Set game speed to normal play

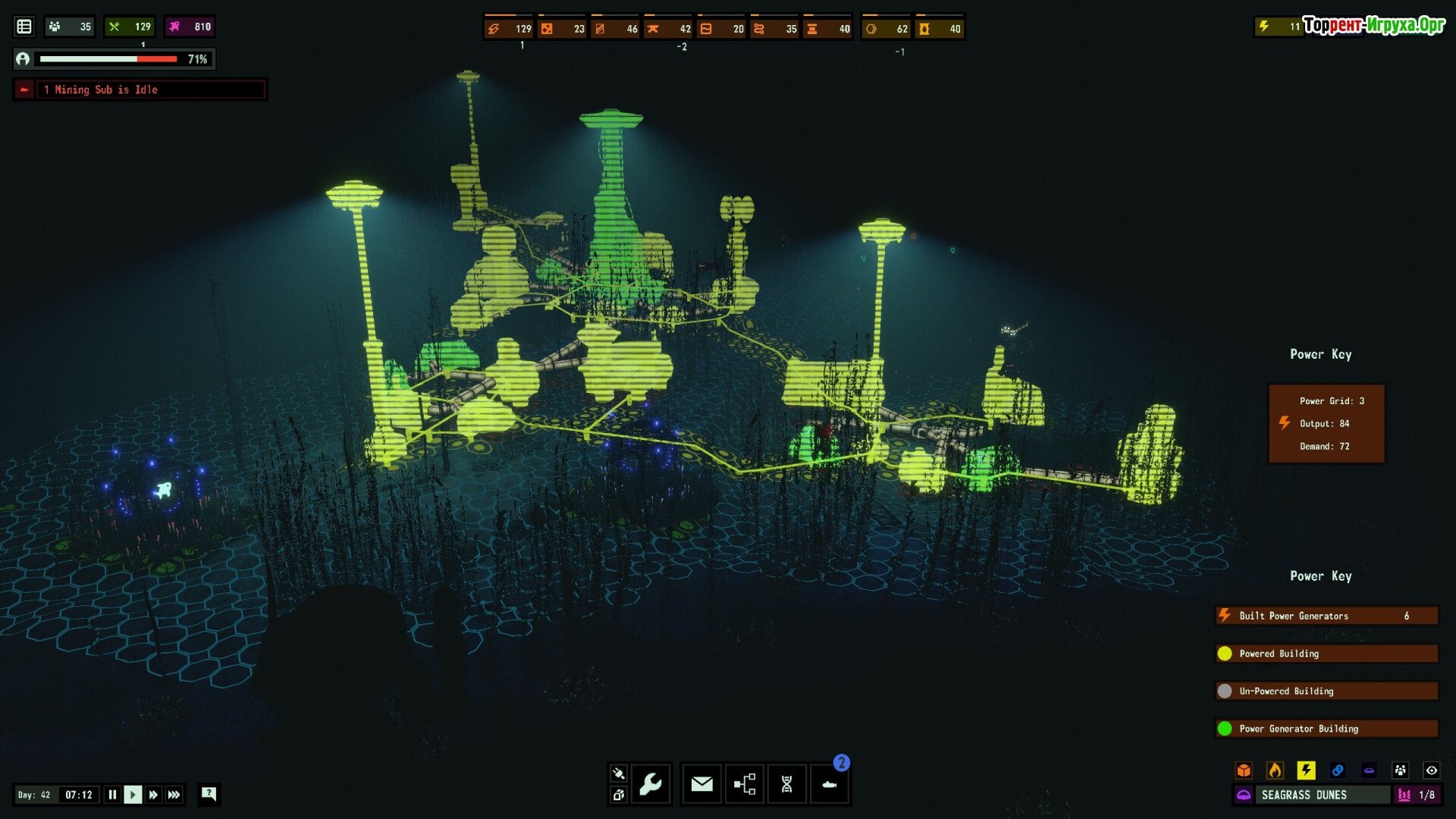pos(133,795)
